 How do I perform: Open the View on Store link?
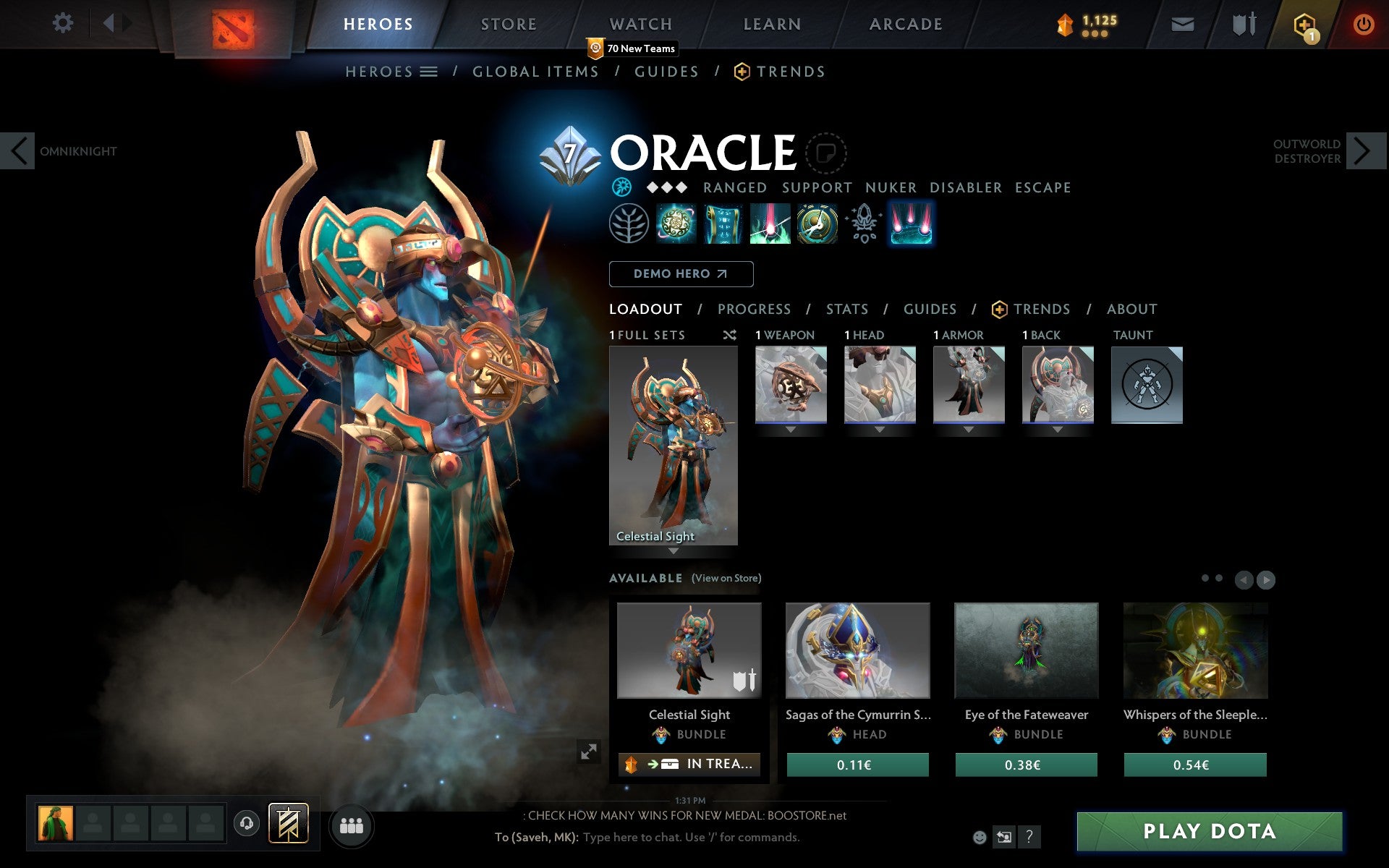[726, 578]
